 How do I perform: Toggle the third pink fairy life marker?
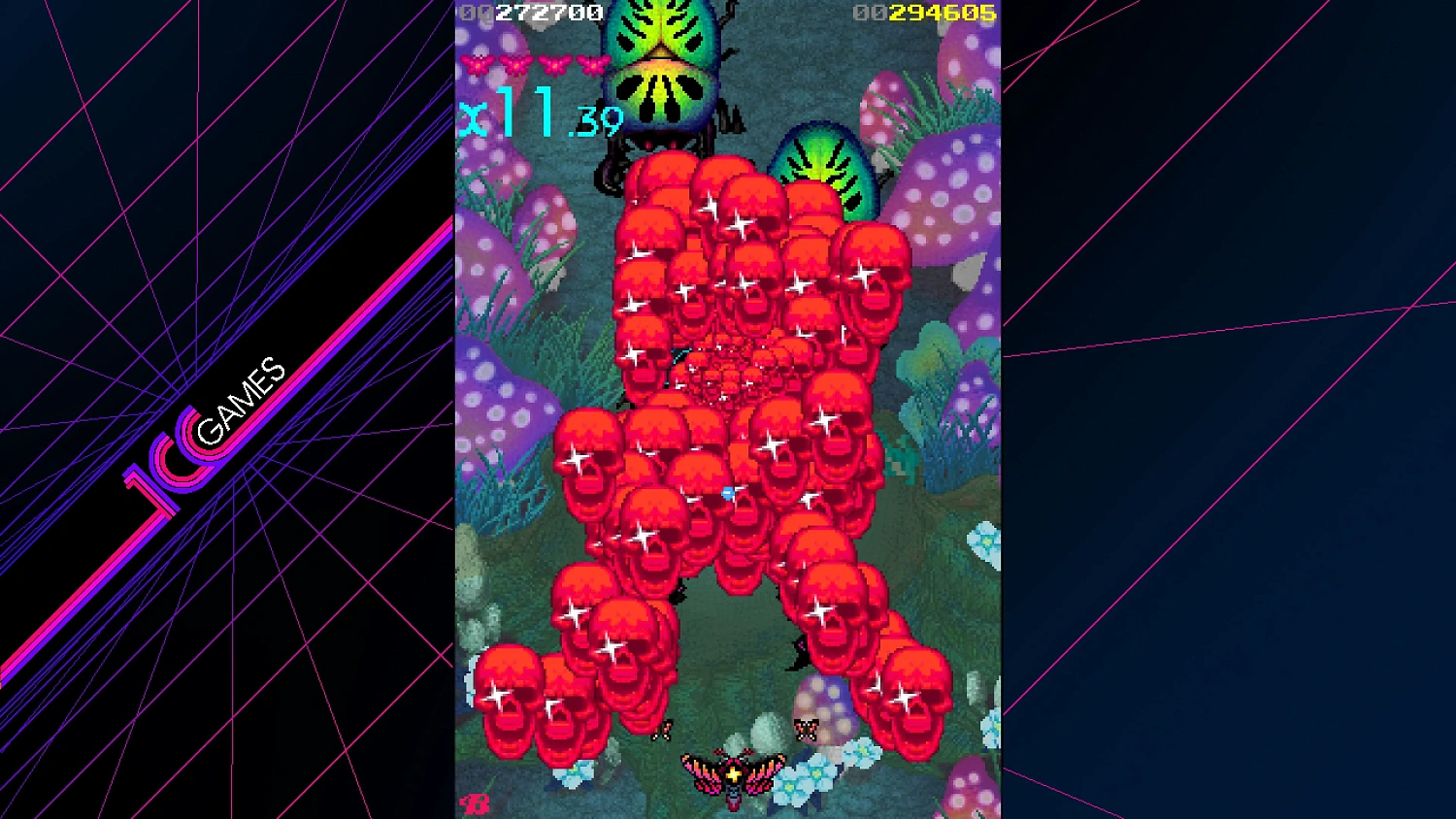tap(552, 64)
